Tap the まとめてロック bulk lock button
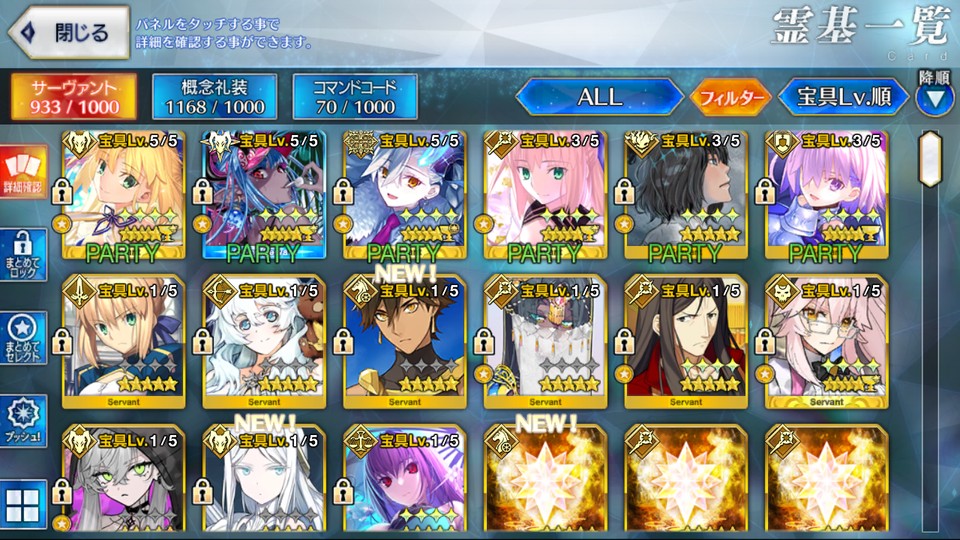 coord(23,256)
